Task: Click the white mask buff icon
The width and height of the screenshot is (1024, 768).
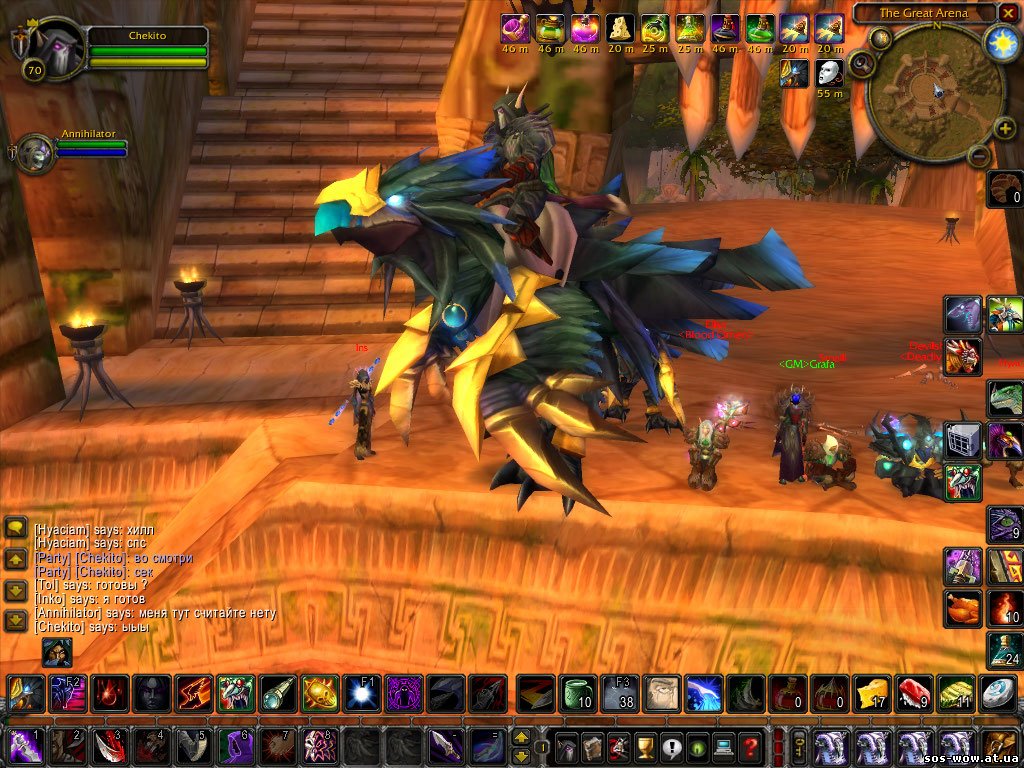Action: pyautogui.click(x=829, y=73)
